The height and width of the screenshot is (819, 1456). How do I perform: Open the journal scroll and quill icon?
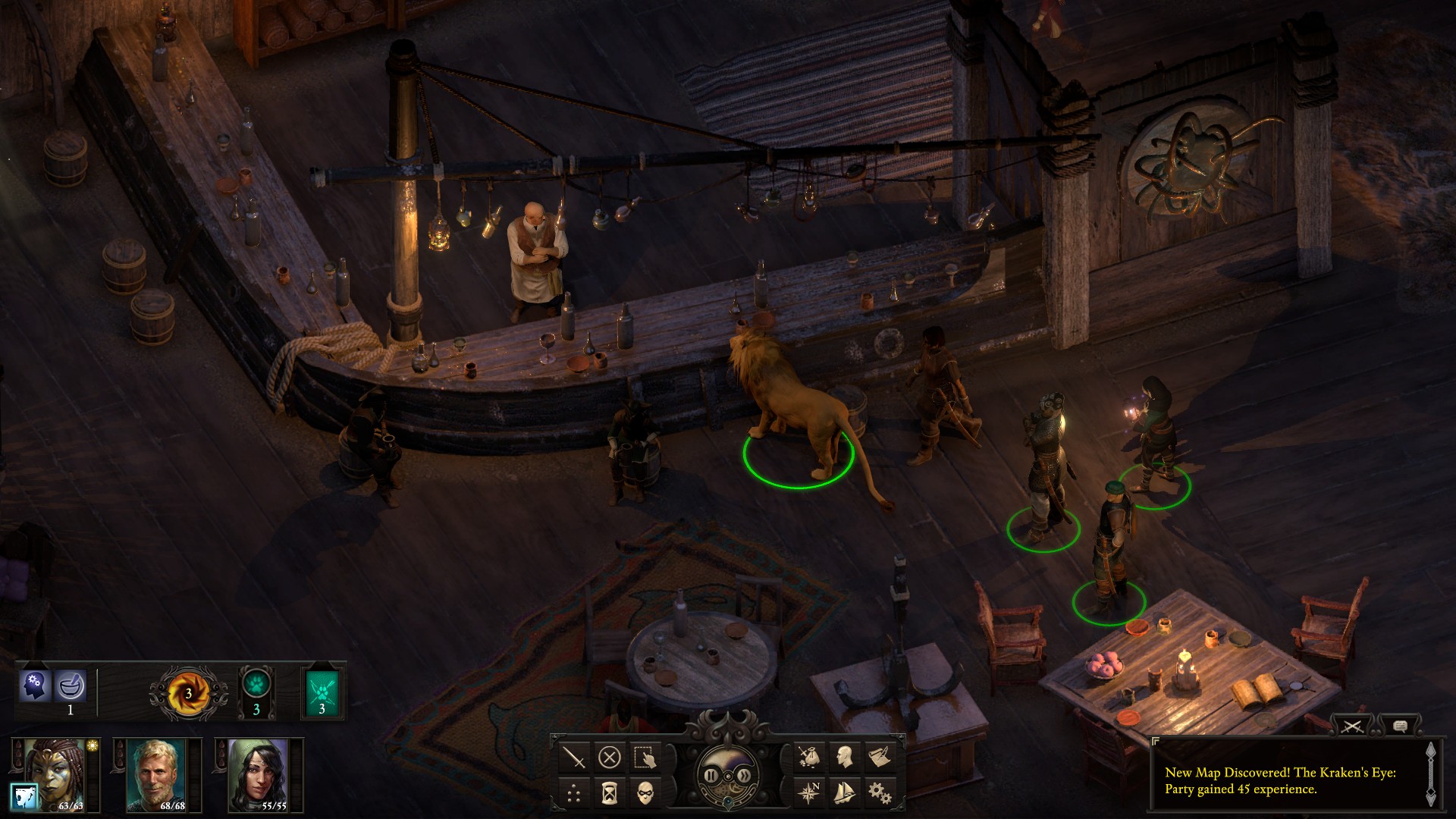coord(879,757)
